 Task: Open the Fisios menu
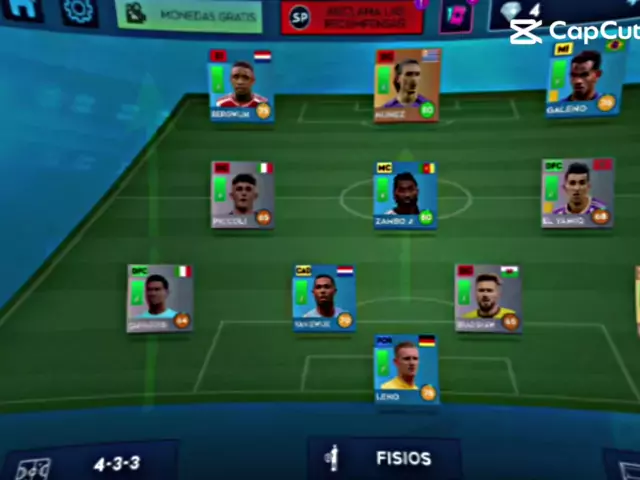point(384,459)
